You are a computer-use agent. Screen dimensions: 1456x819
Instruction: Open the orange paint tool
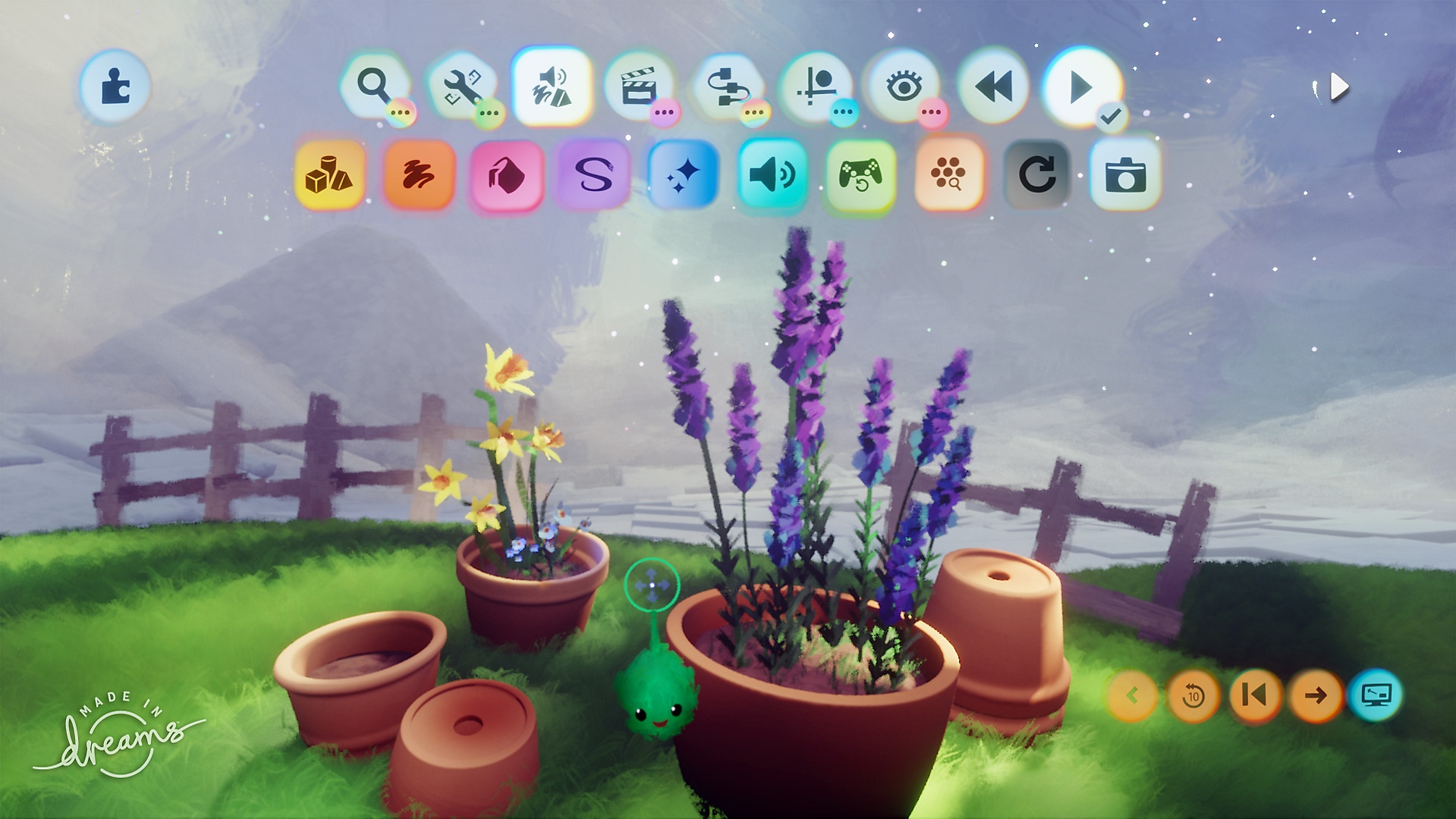tap(420, 176)
